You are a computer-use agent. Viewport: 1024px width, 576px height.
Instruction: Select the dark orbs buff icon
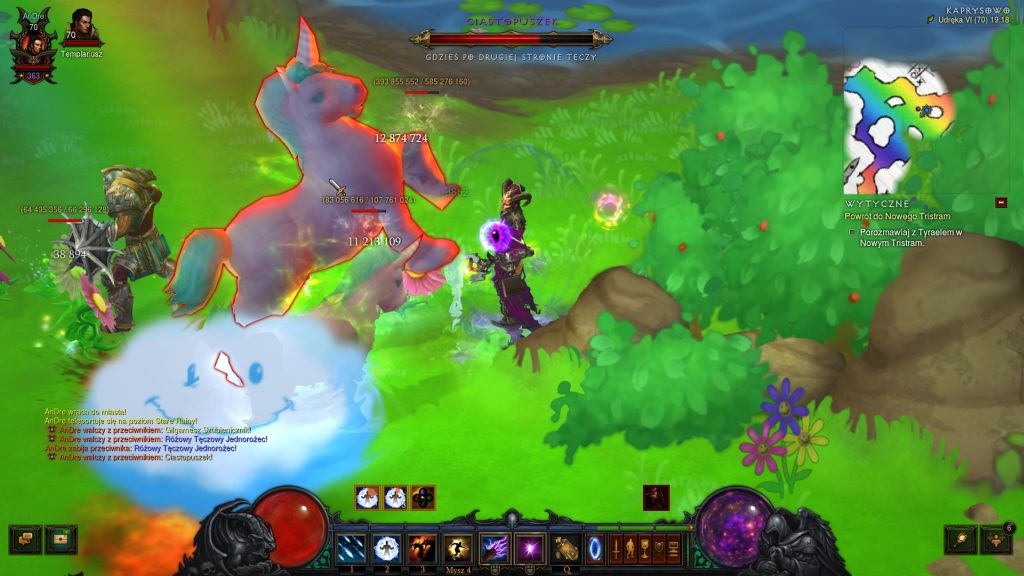[x=423, y=497]
